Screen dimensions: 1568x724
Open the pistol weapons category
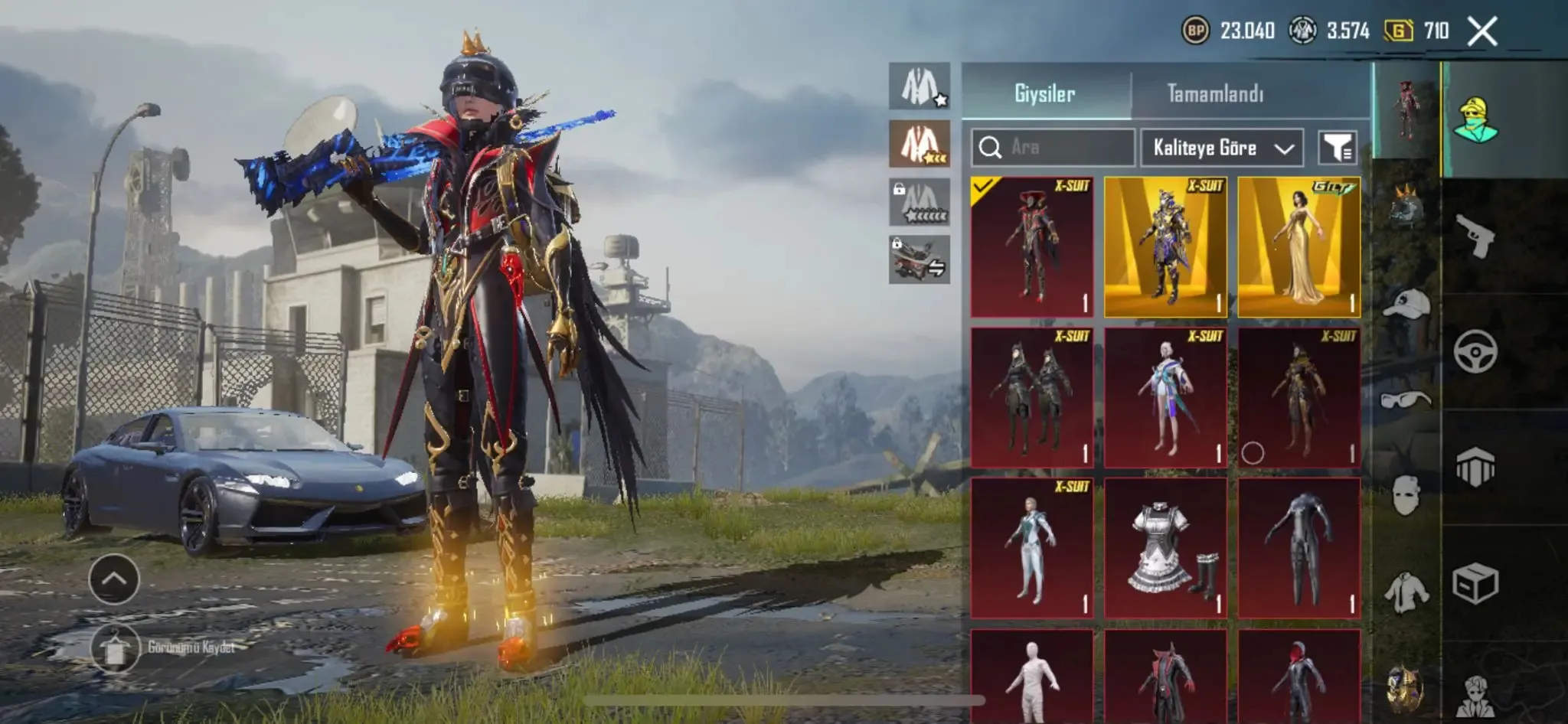tap(1475, 236)
